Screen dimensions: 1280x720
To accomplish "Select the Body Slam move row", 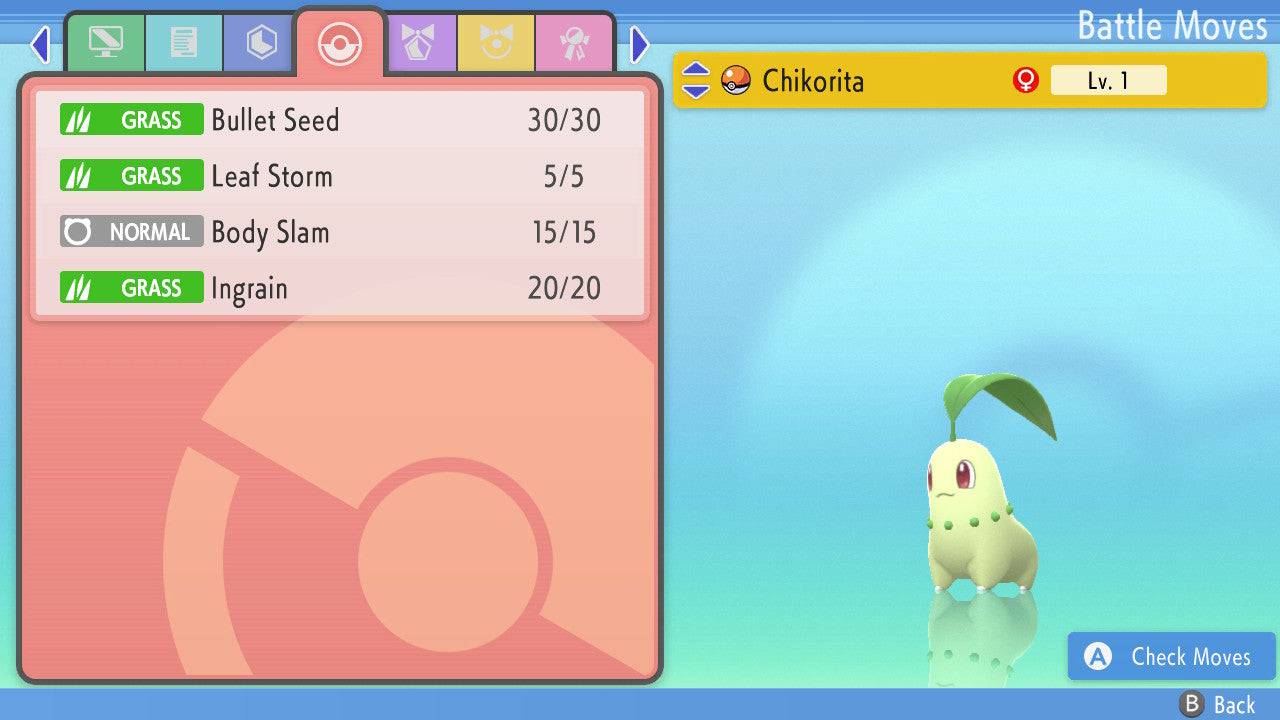I will (x=340, y=232).
